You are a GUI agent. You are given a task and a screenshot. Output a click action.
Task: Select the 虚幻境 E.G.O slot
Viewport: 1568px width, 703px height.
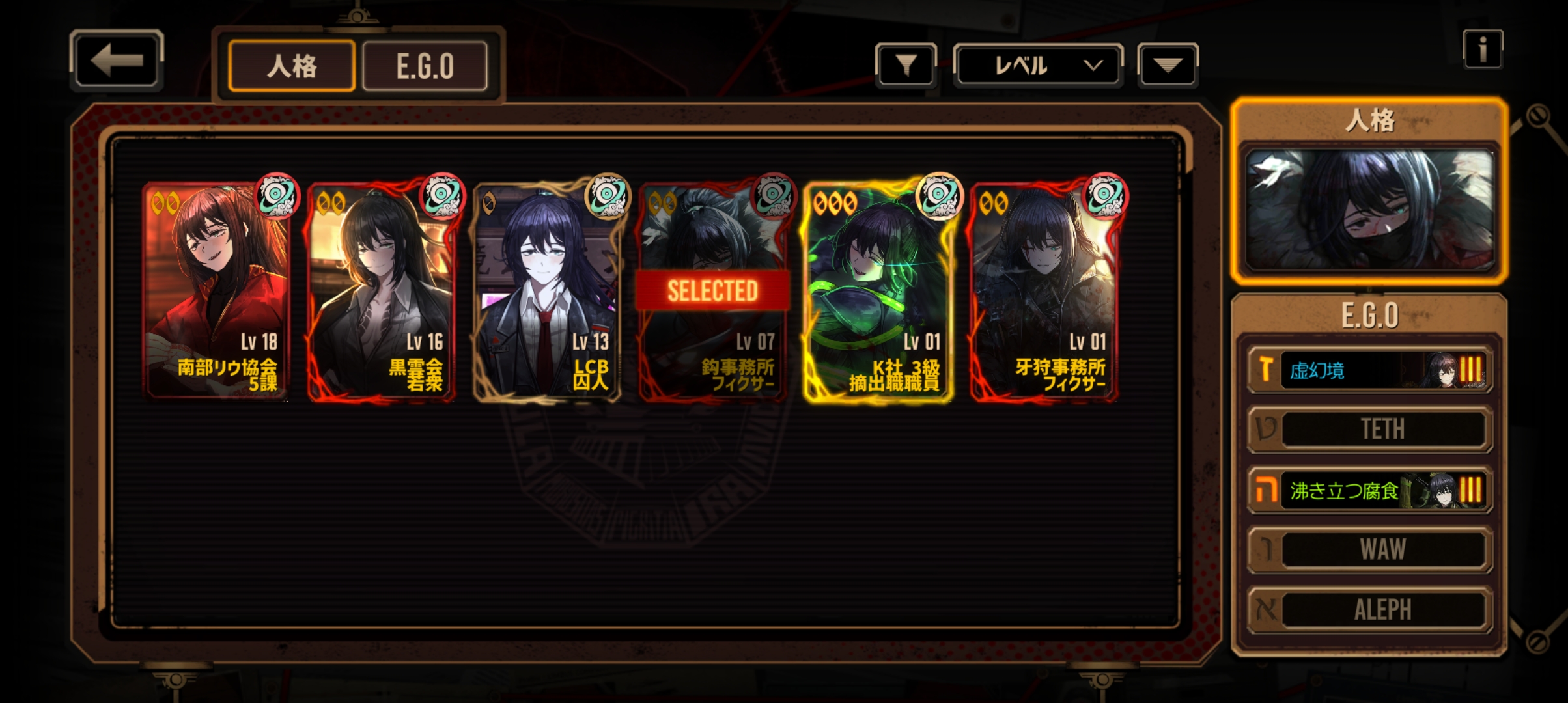(1369, 370)
